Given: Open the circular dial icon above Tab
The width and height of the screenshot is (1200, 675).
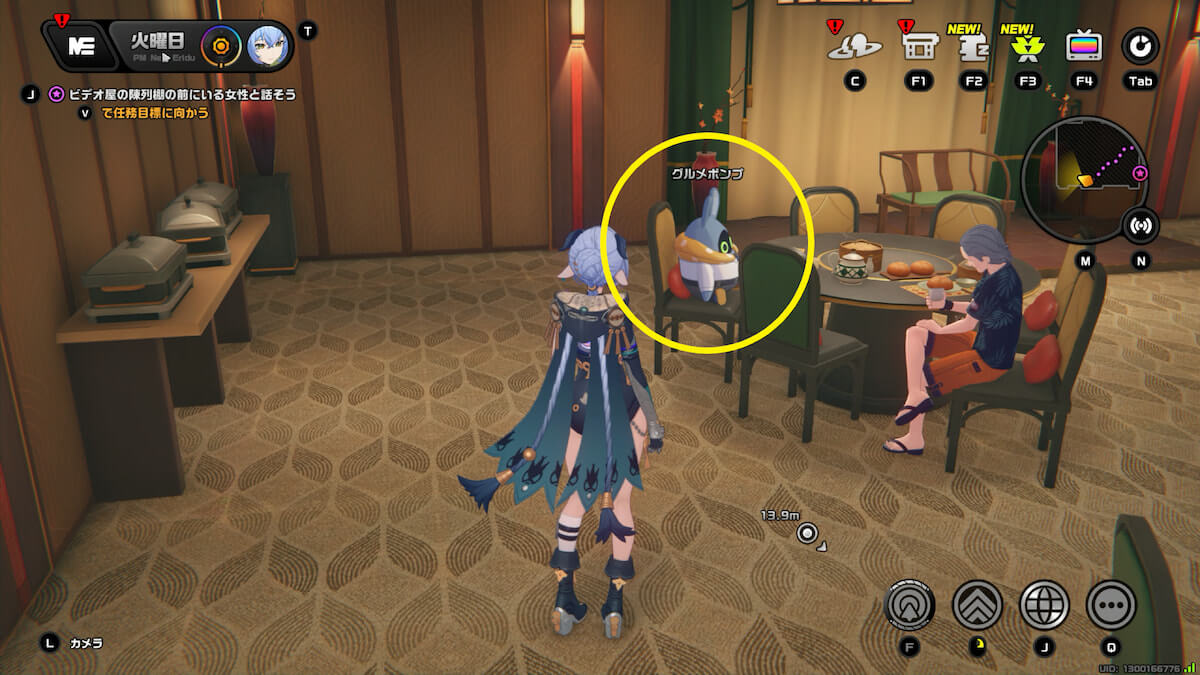Looking at the screenshot, I should (1139, 46).
